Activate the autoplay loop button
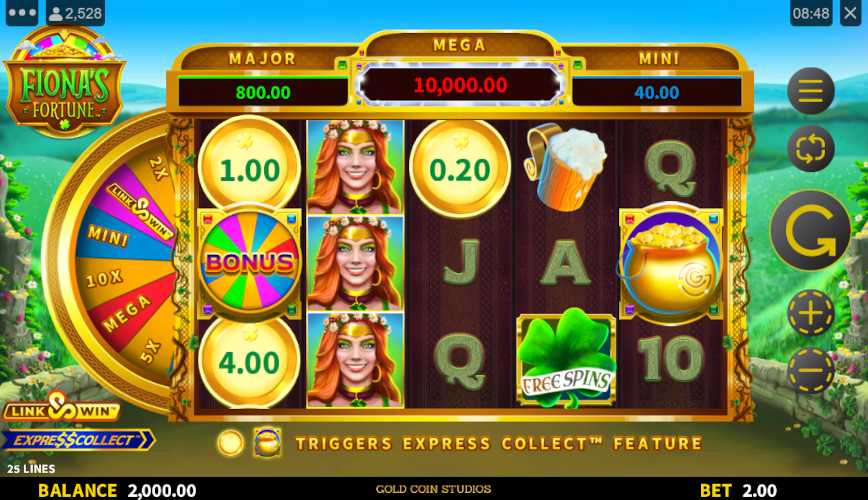The height and width of the screenshot is (500, 868). point(810,149)
